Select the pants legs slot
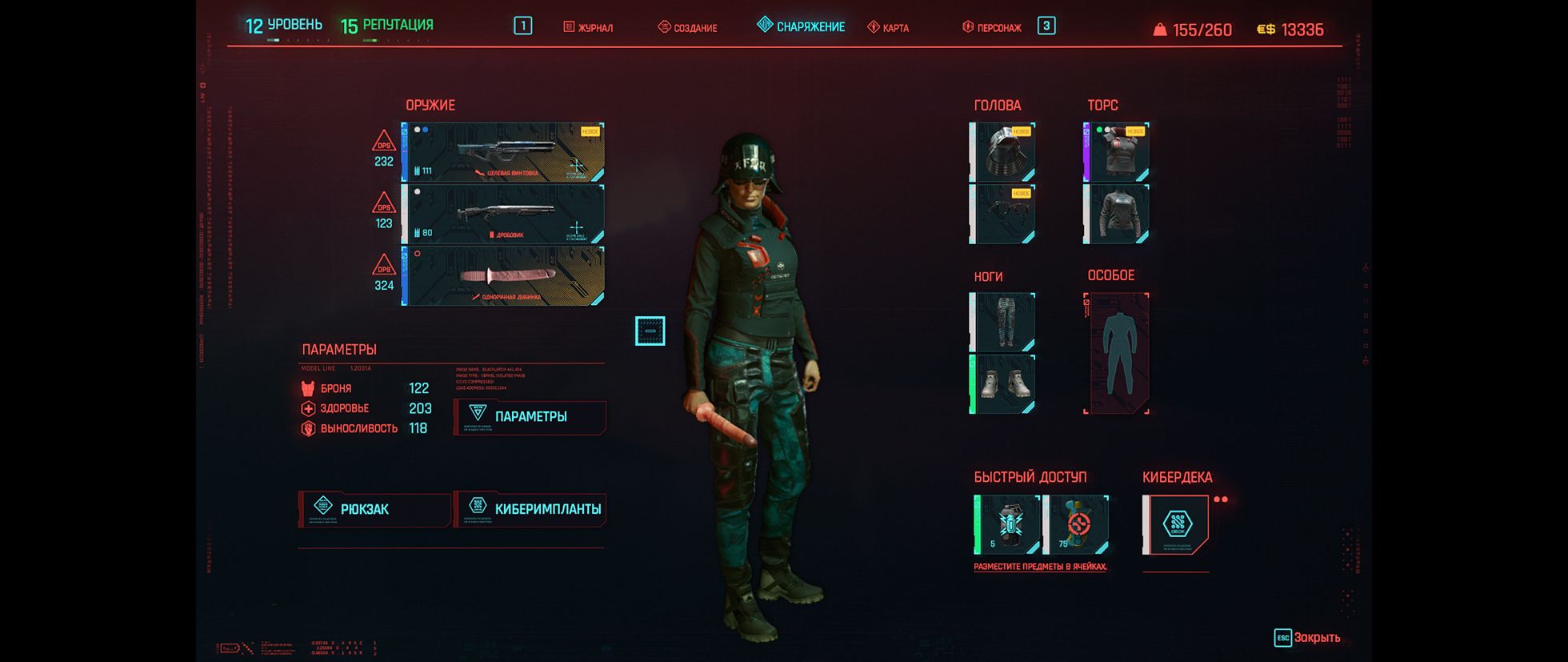 (x=1002, y=322)
